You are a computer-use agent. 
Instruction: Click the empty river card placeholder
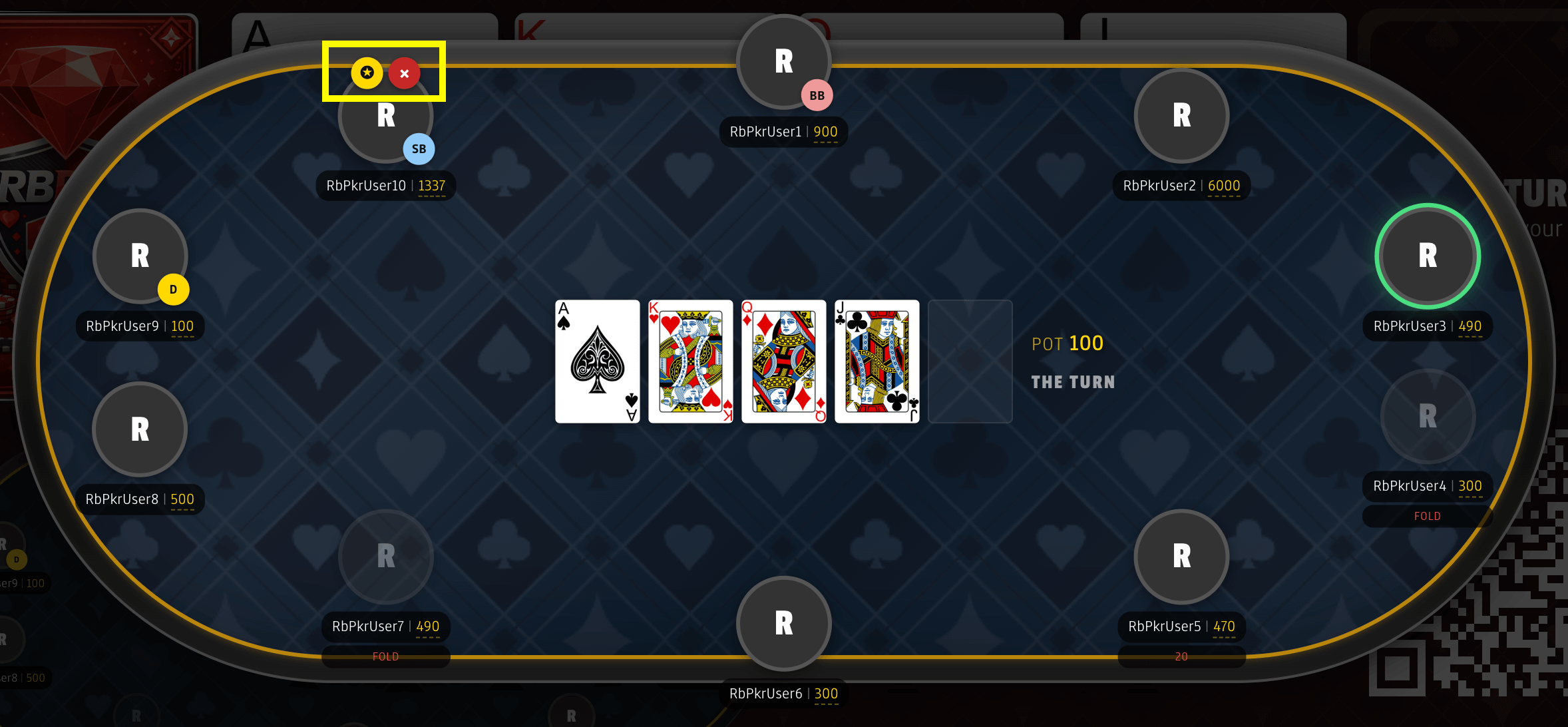[x=970, y=360]
